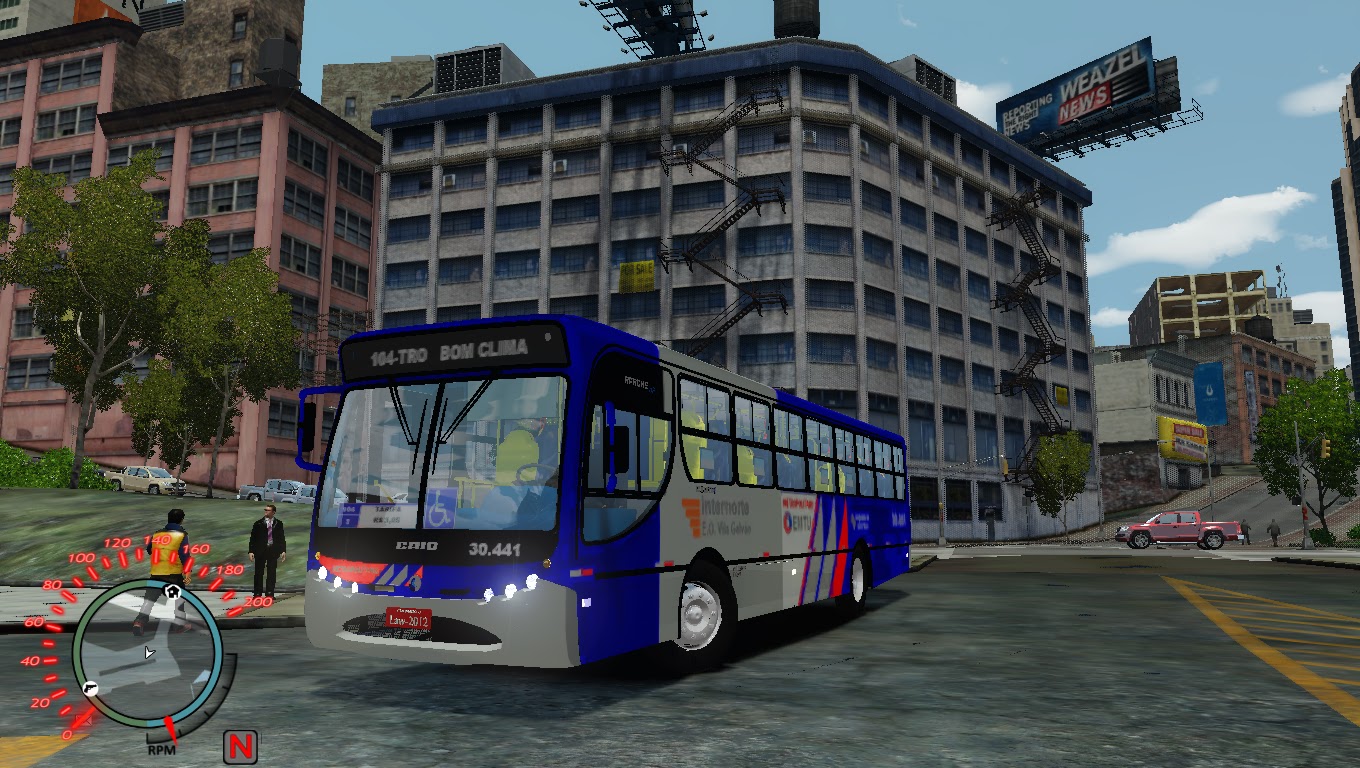Click the 30.441 fleet number on the front
Image resolution: width=1360 pixels, height=768 pixels.
pyautogui.click(x=496, y=548)
